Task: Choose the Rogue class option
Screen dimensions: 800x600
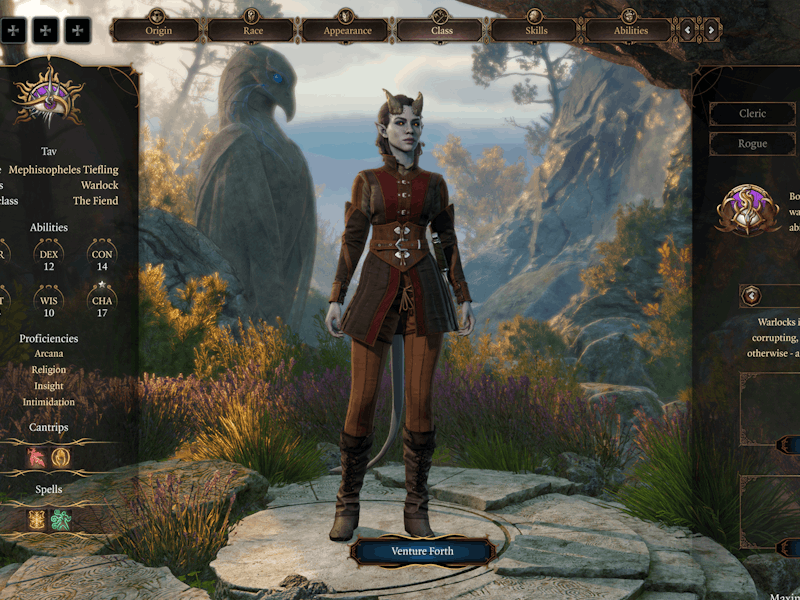Action: click(752, 144)
